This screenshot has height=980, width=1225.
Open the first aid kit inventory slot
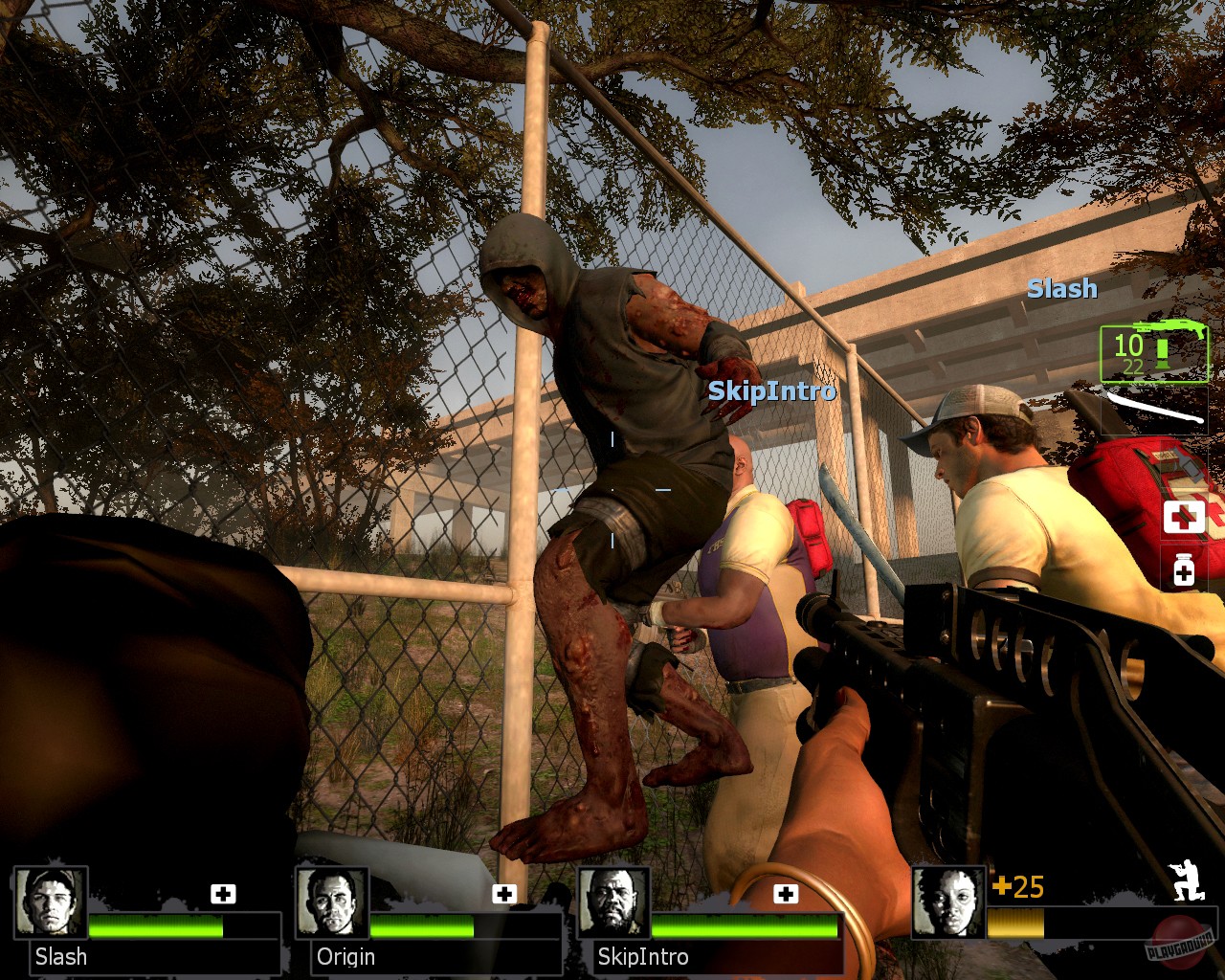coord(1184,515)
